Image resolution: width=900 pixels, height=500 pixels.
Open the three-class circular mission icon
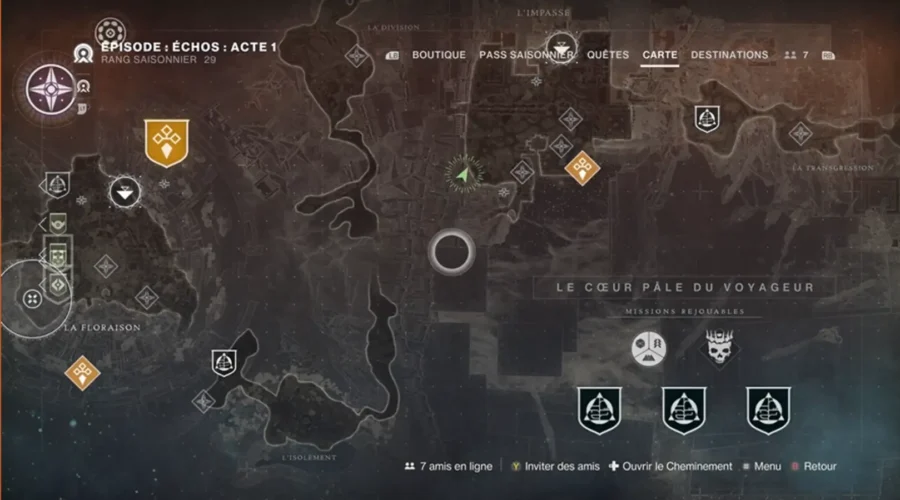coord(647,347)
